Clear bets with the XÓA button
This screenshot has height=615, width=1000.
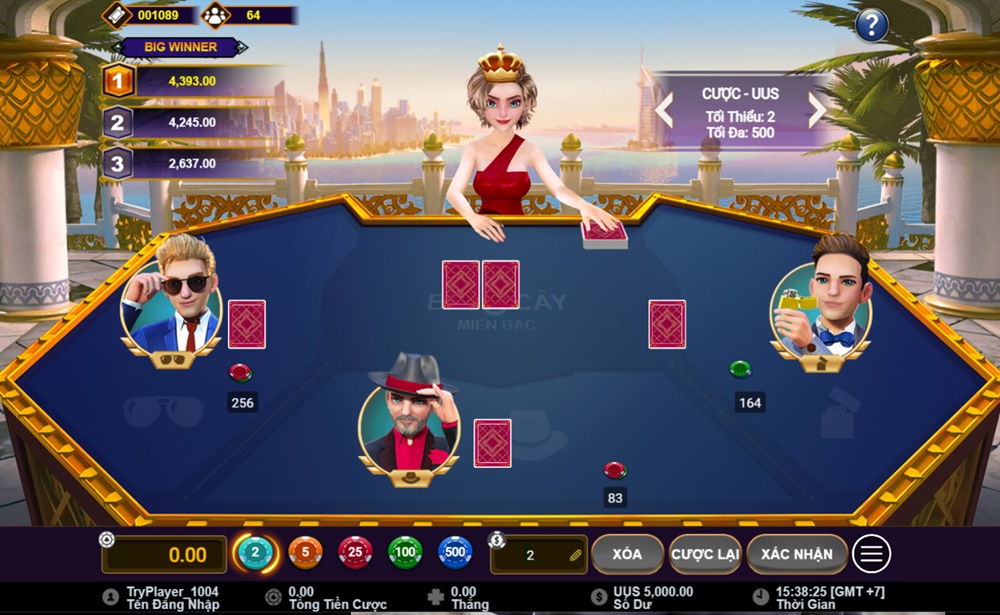pyautogui.click(x=627, y=554)
